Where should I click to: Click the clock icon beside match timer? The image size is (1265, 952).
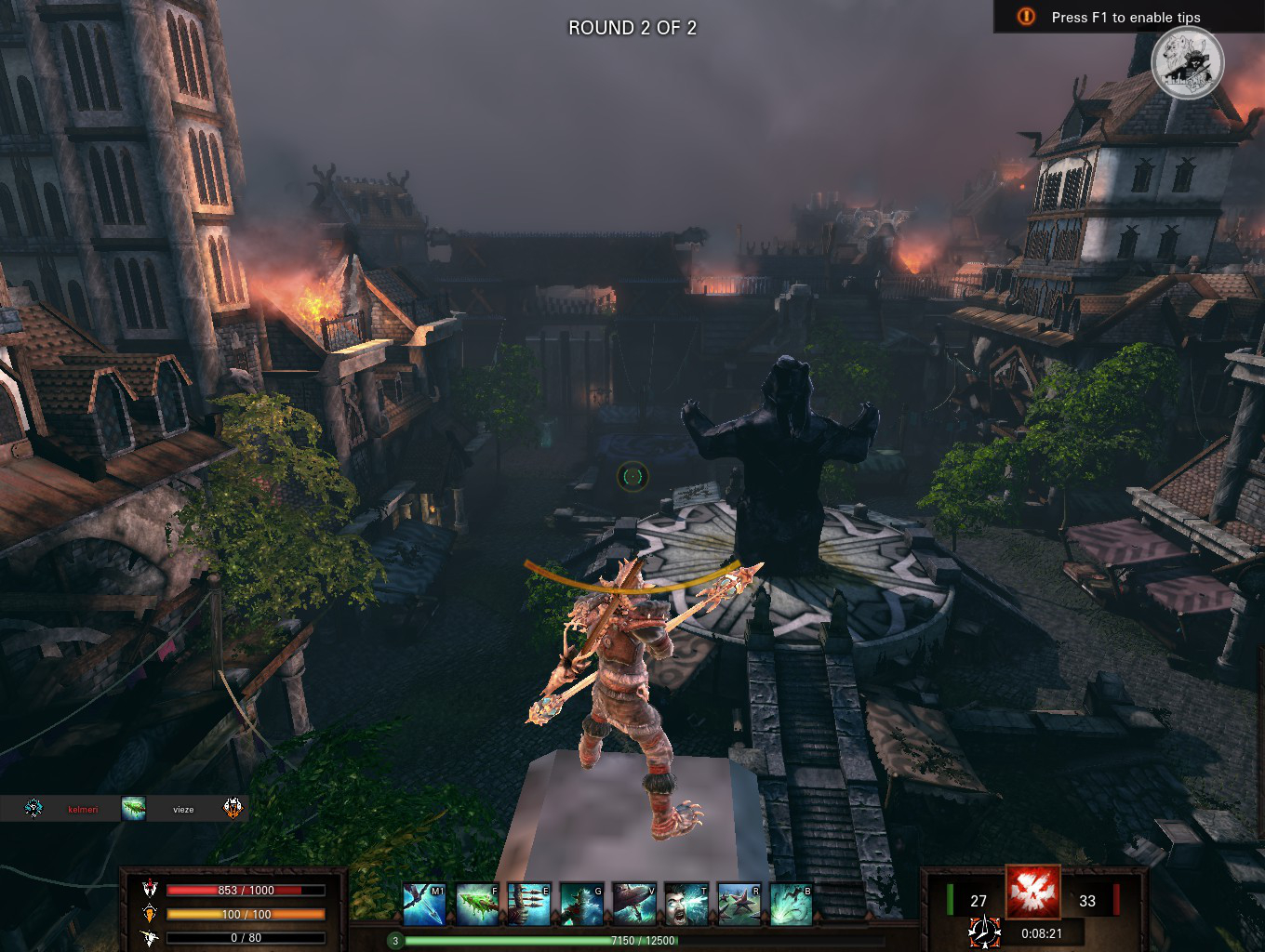984,932
